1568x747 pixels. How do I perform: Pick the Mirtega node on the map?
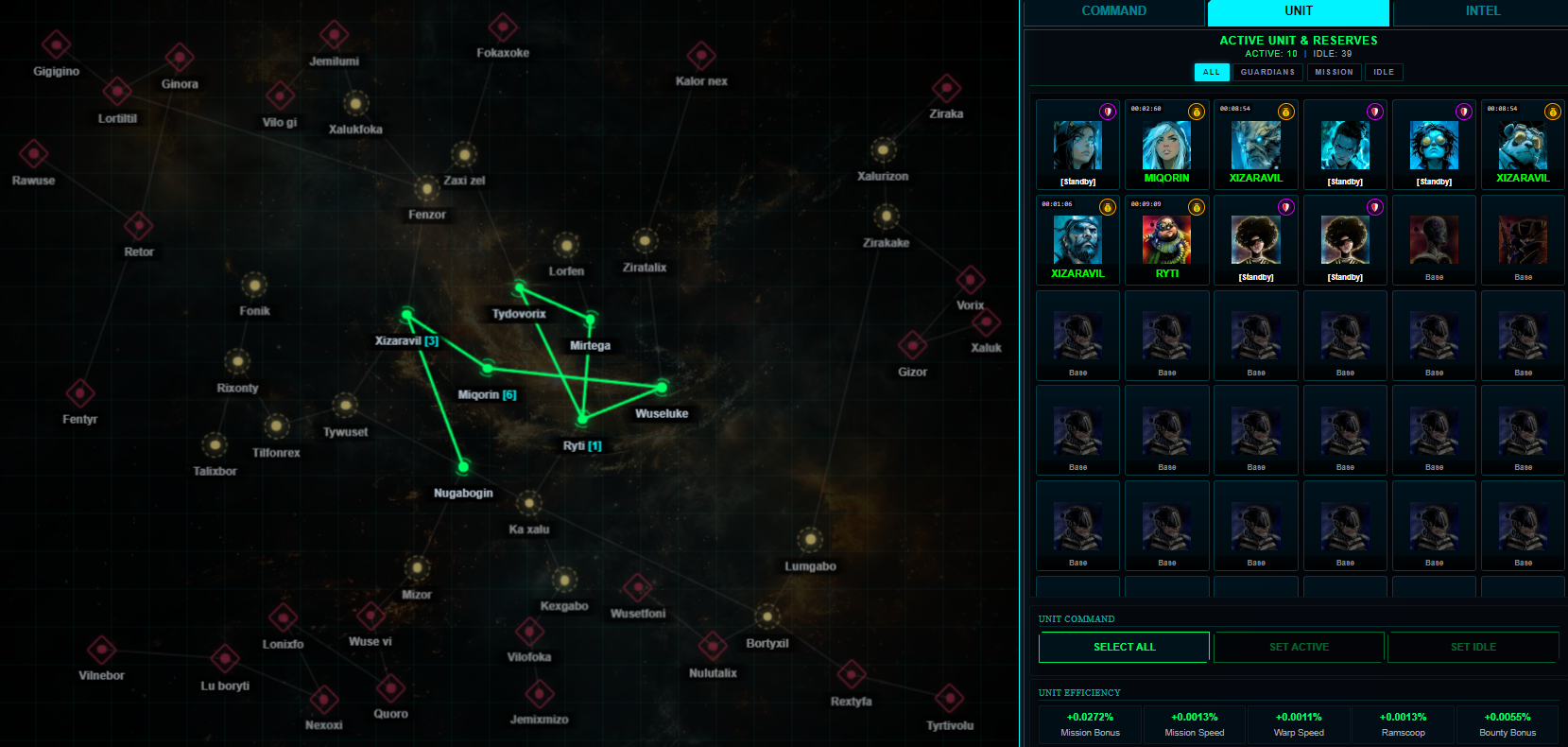point(591,320)
